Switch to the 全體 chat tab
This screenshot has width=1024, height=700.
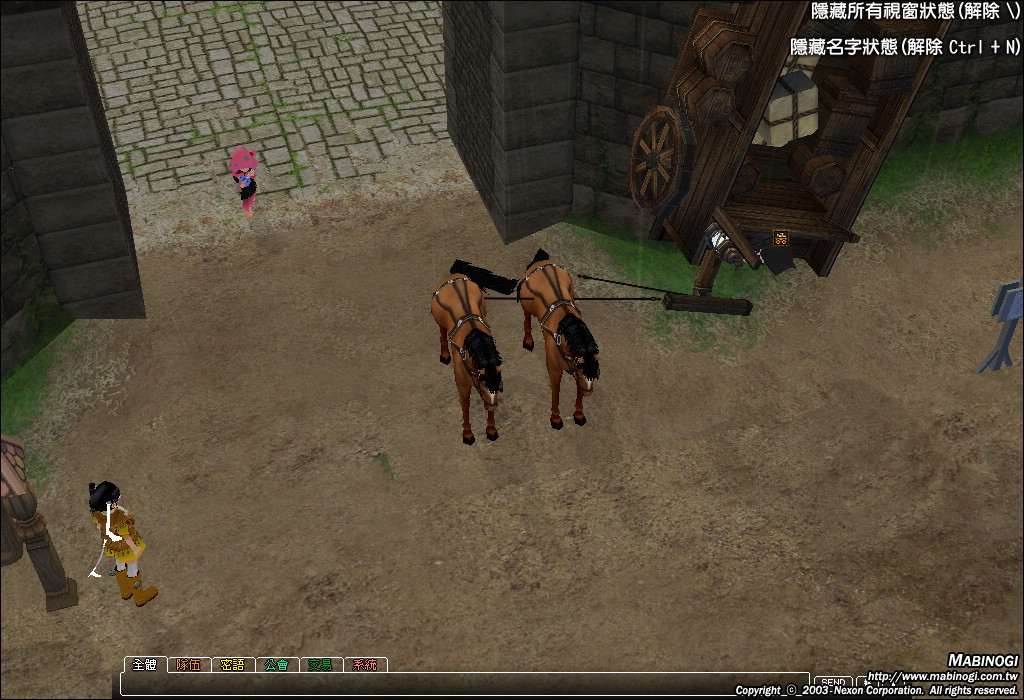(x=145, y=664)
